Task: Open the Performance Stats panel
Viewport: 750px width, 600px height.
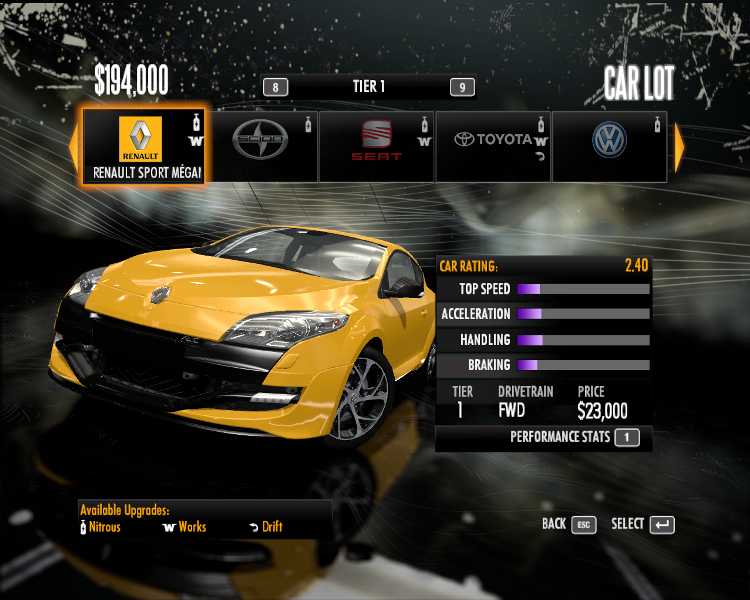Action: [574, 437]
